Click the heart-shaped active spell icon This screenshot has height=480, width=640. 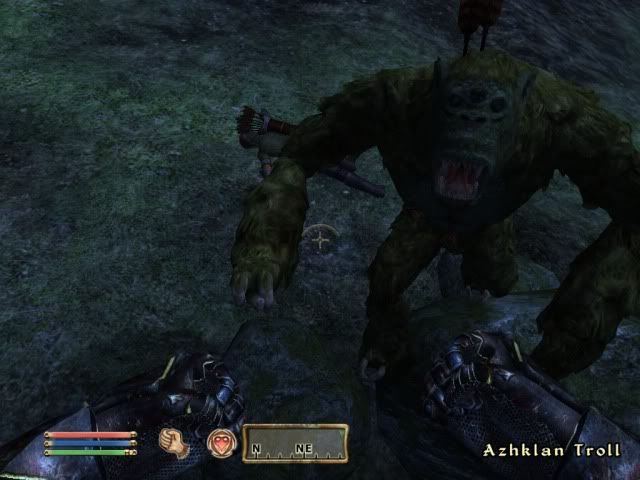pyautogui.click(x=221, y=442)
